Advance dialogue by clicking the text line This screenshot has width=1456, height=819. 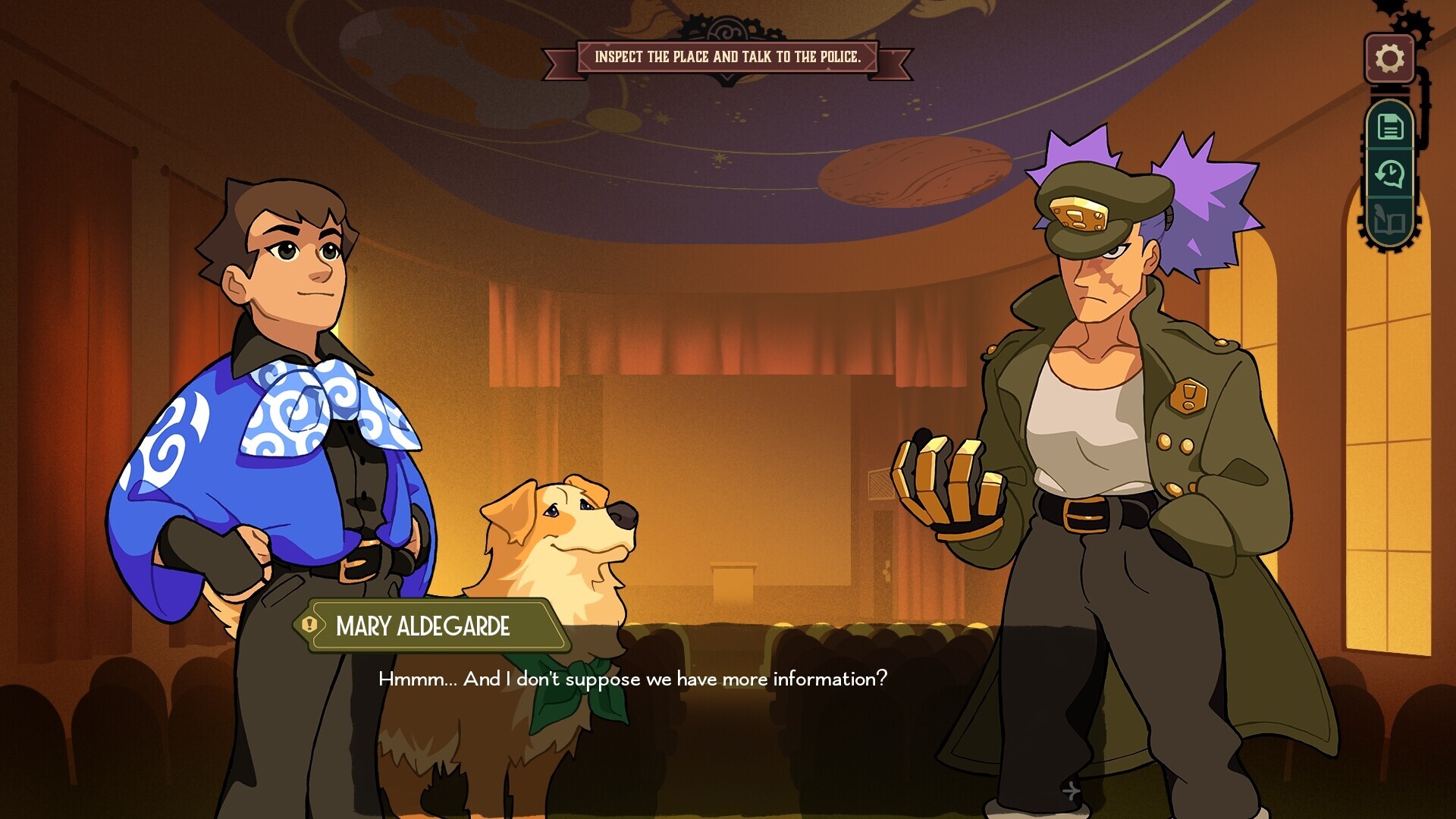[x=633, y=679]
